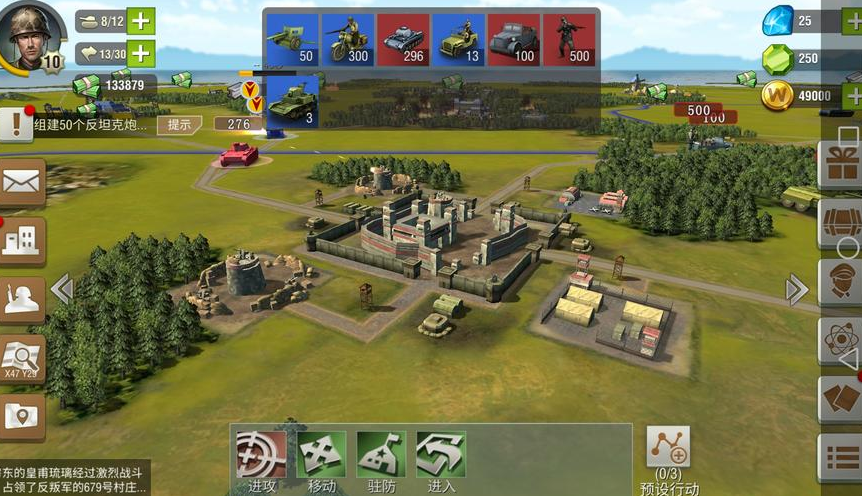Open the mail envelope icon
Image resolution: width=862 pixels, height=496 pixels.
pos(21,181)
